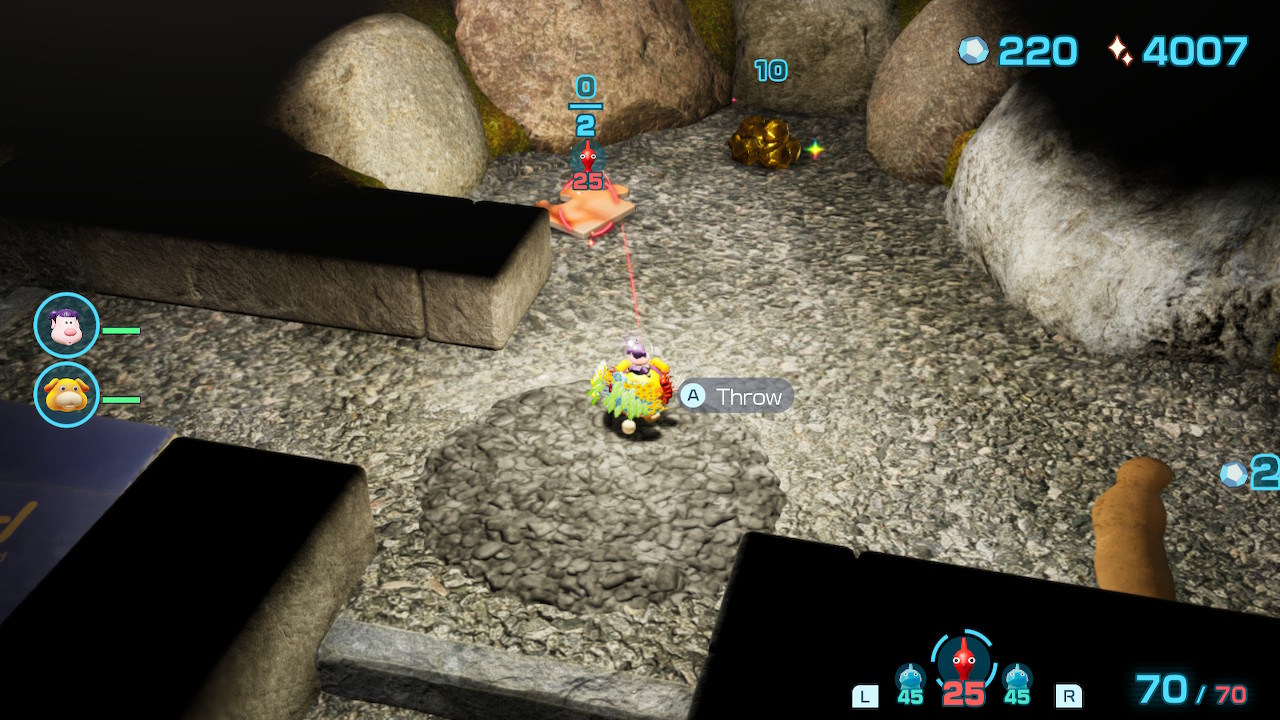Select the purple-haired captain portrait
The image size is (1280, 720).
(66, 325)
